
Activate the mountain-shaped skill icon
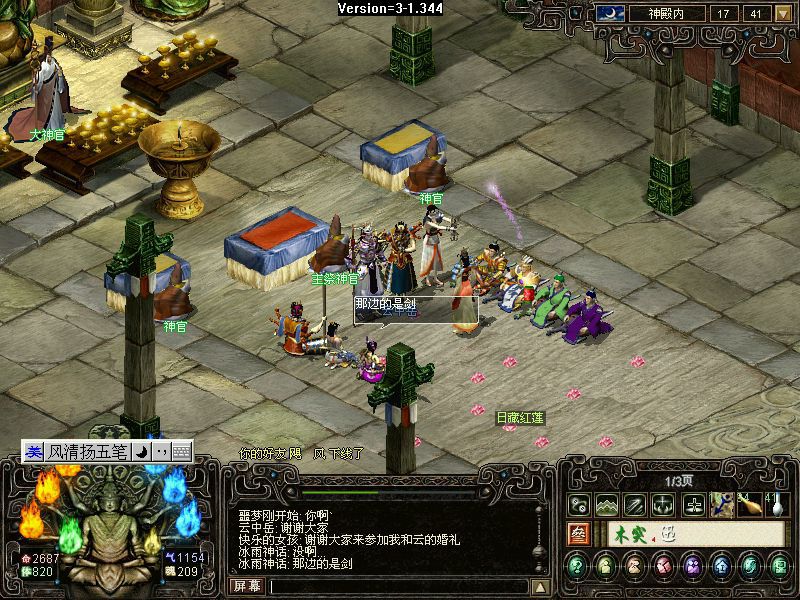[x=606, y=505]
